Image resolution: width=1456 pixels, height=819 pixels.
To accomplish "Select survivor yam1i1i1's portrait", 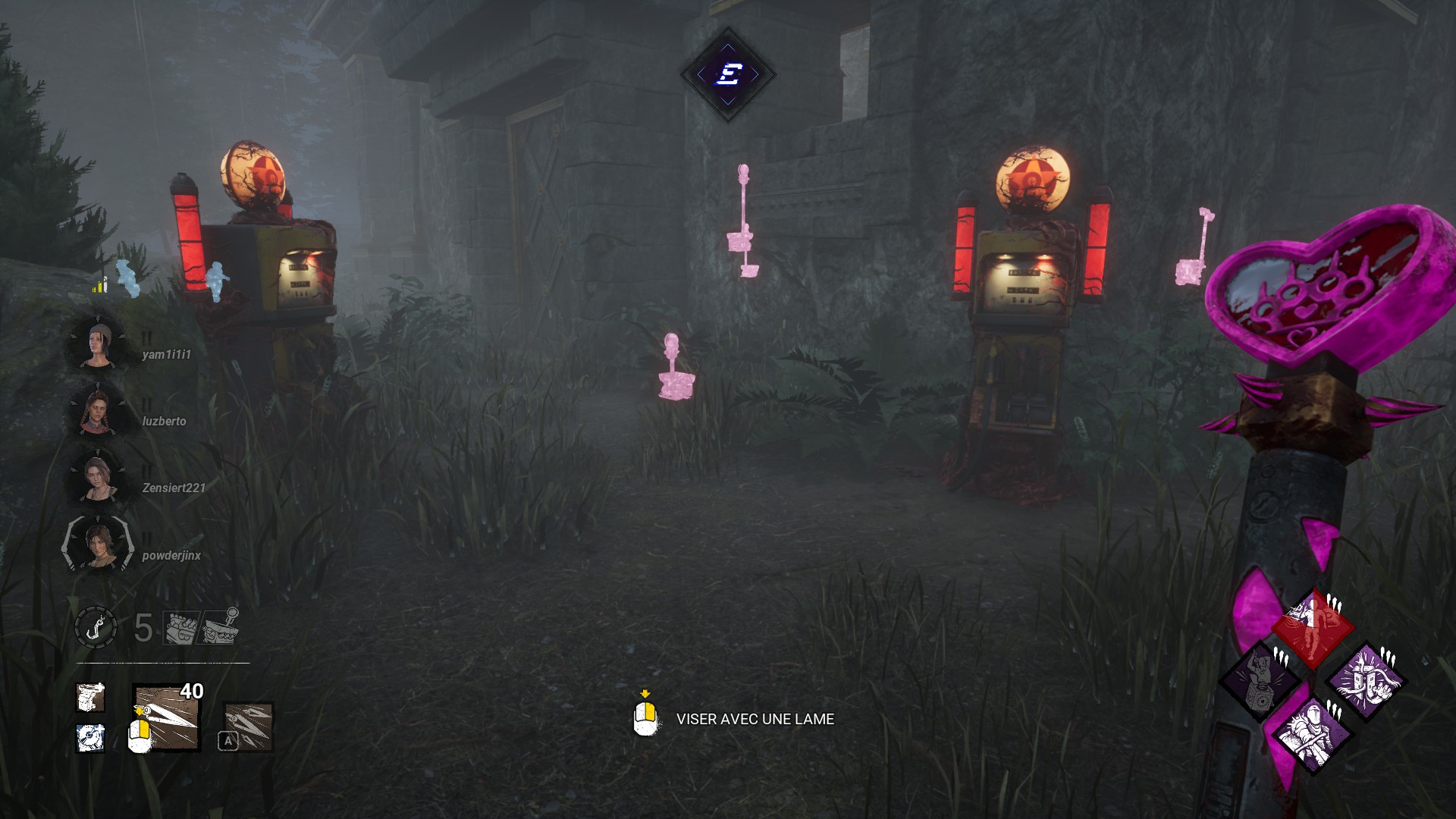I will [98, 346].
